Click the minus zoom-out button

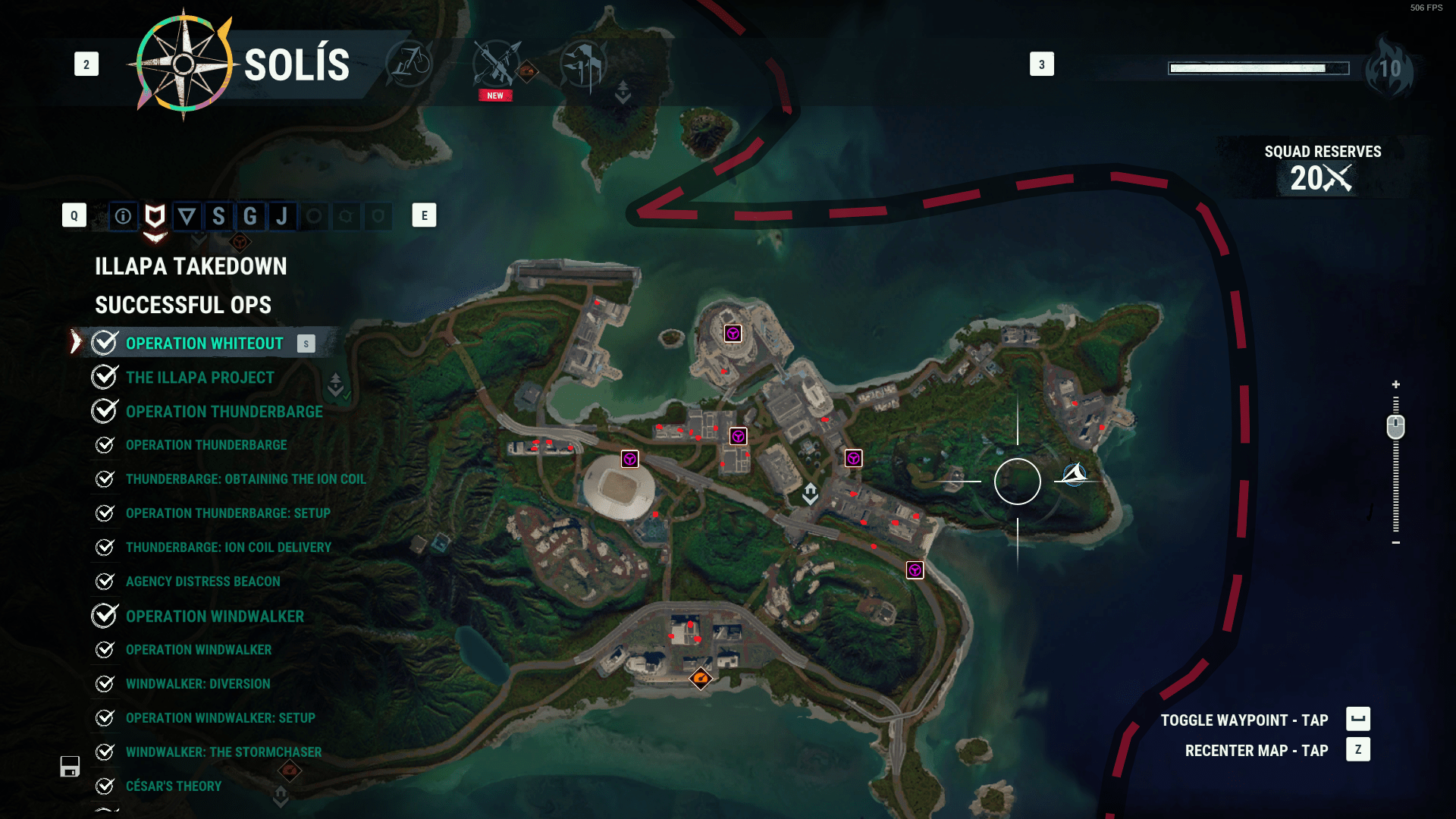point(1395,543)
